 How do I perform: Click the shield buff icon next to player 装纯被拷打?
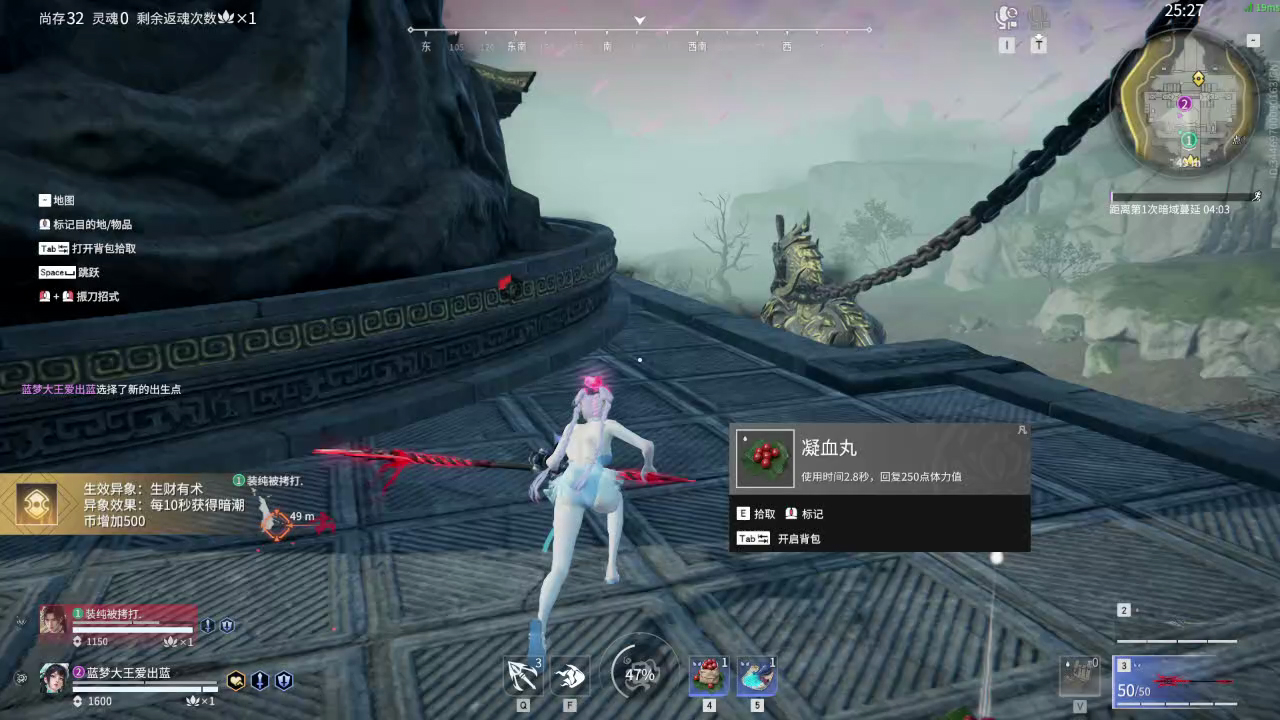coord(228,625)
